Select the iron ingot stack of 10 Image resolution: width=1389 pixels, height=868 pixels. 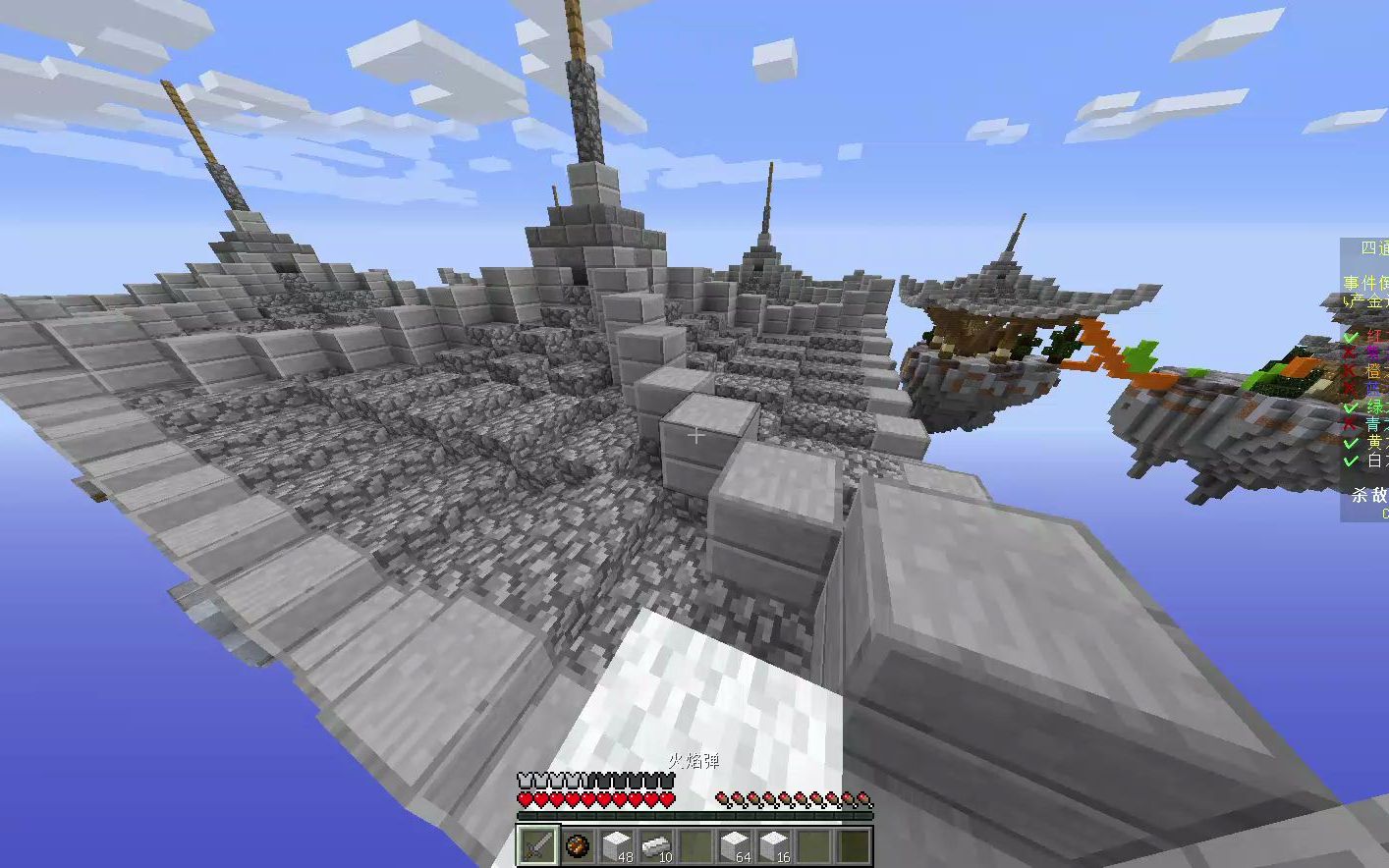pos(656,844)
